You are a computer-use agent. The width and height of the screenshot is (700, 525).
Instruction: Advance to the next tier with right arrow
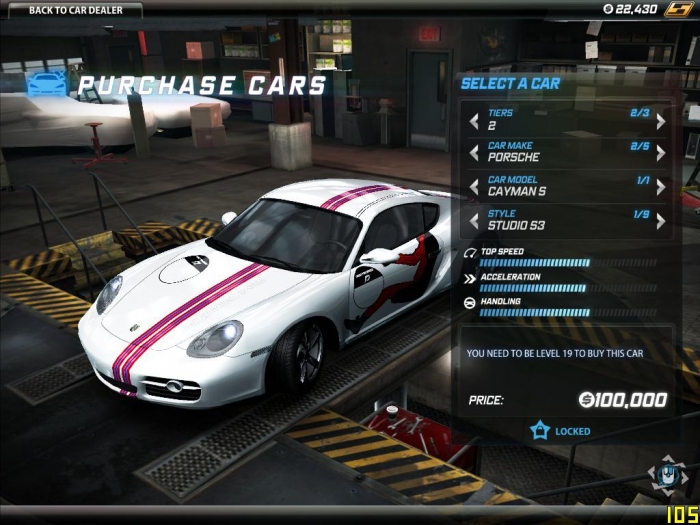pos(660,121)
